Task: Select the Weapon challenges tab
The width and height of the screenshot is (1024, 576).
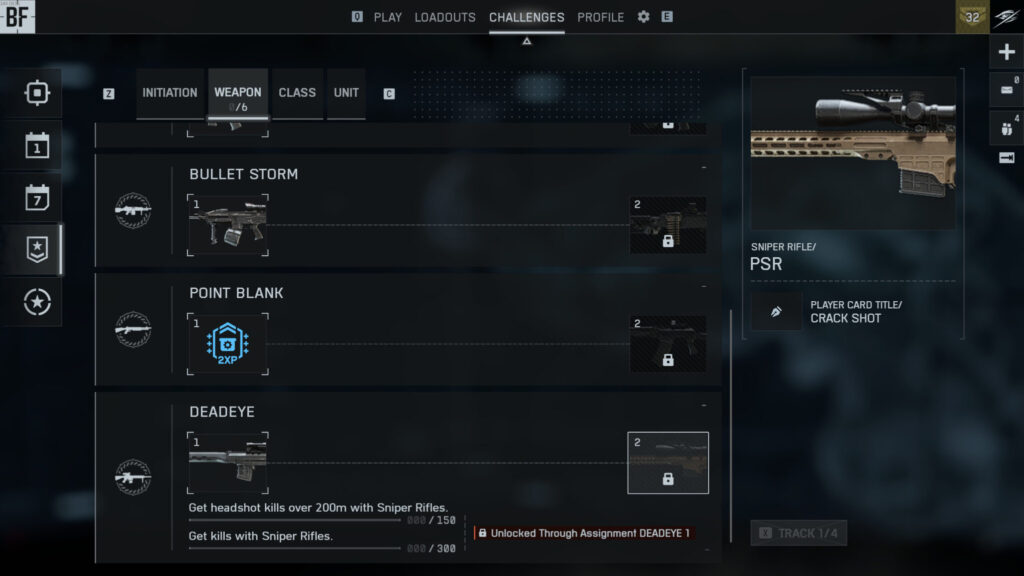Action: click(x=238, y=95)
